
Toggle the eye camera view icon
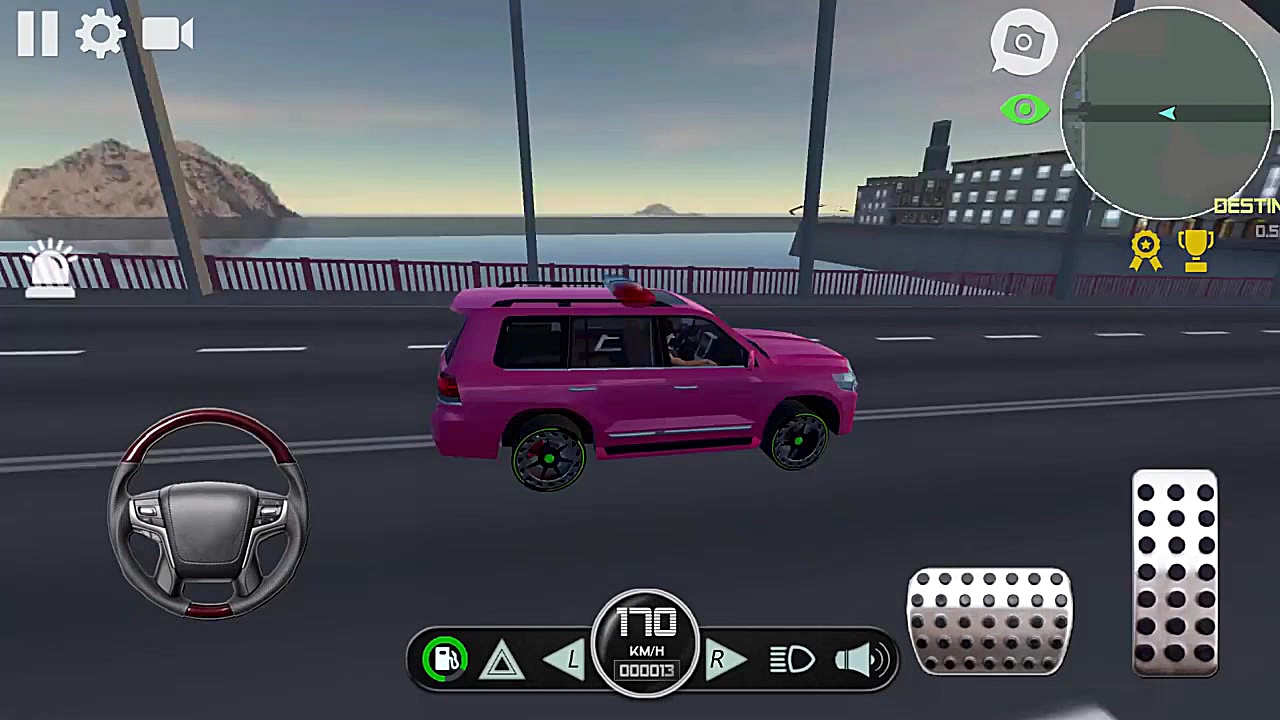coord(1023,109)
